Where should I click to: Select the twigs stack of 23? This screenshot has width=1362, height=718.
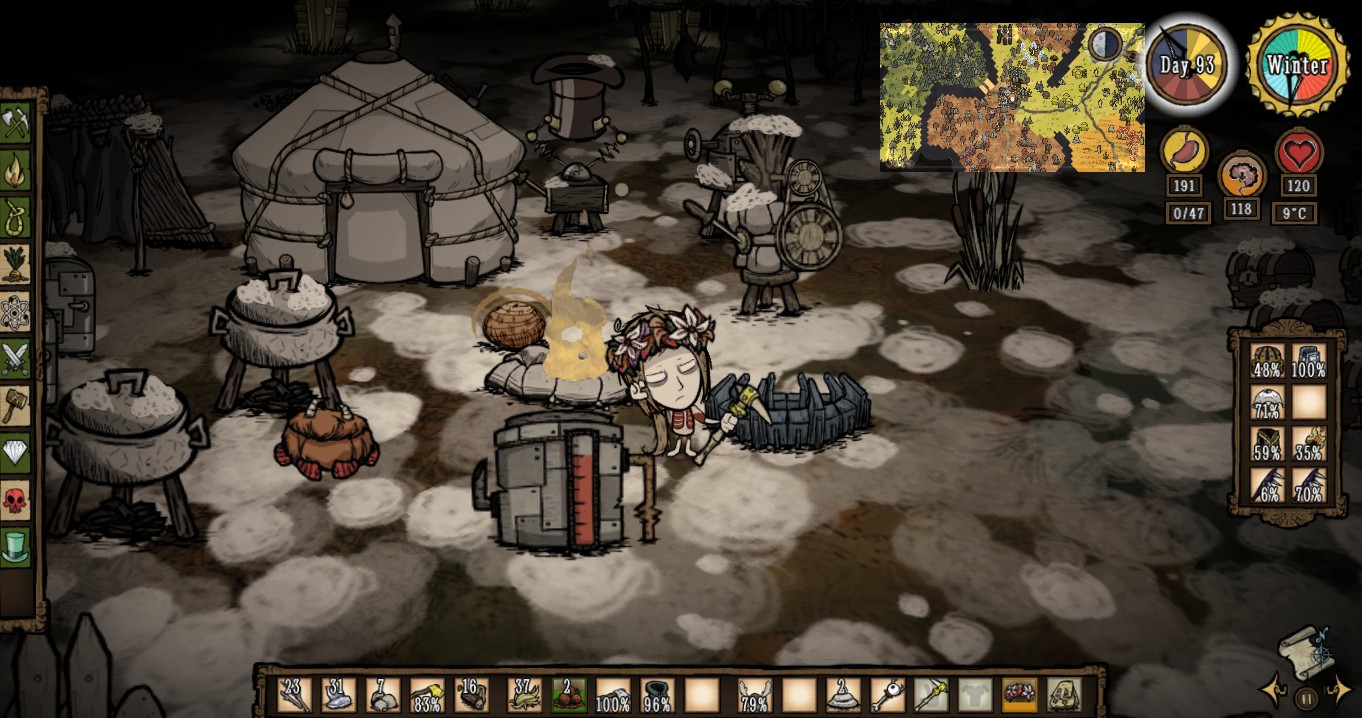[x=295, y=694]
